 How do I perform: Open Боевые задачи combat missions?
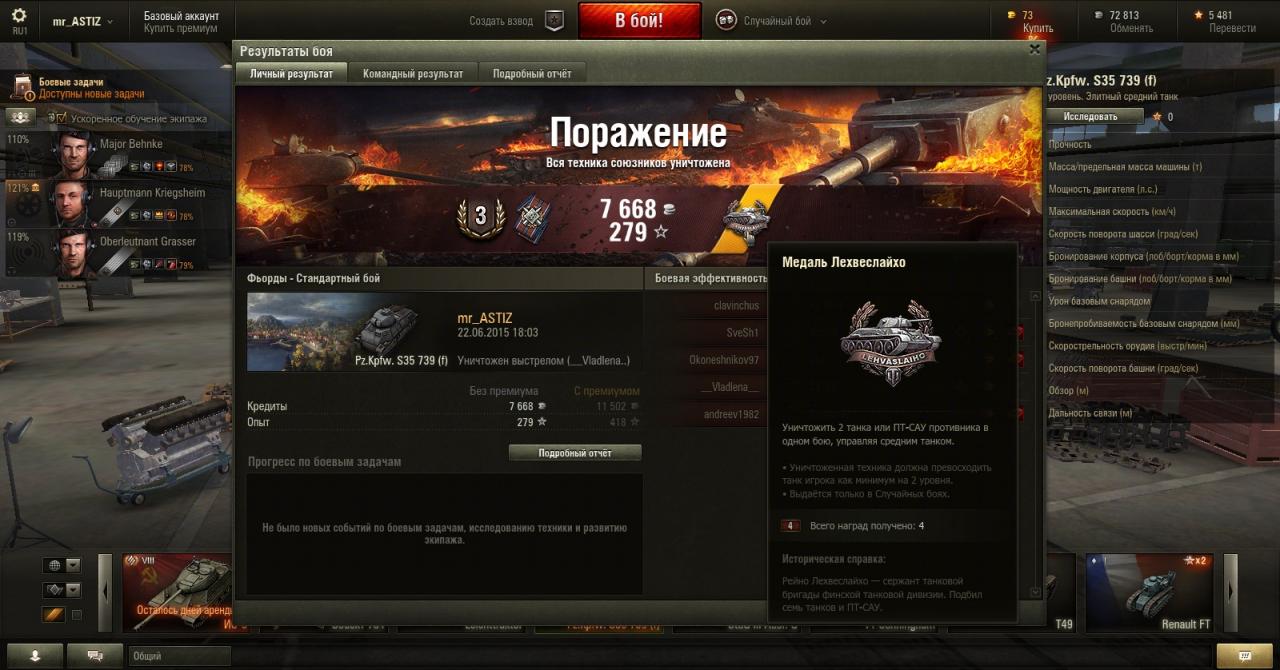coord(70,88)
